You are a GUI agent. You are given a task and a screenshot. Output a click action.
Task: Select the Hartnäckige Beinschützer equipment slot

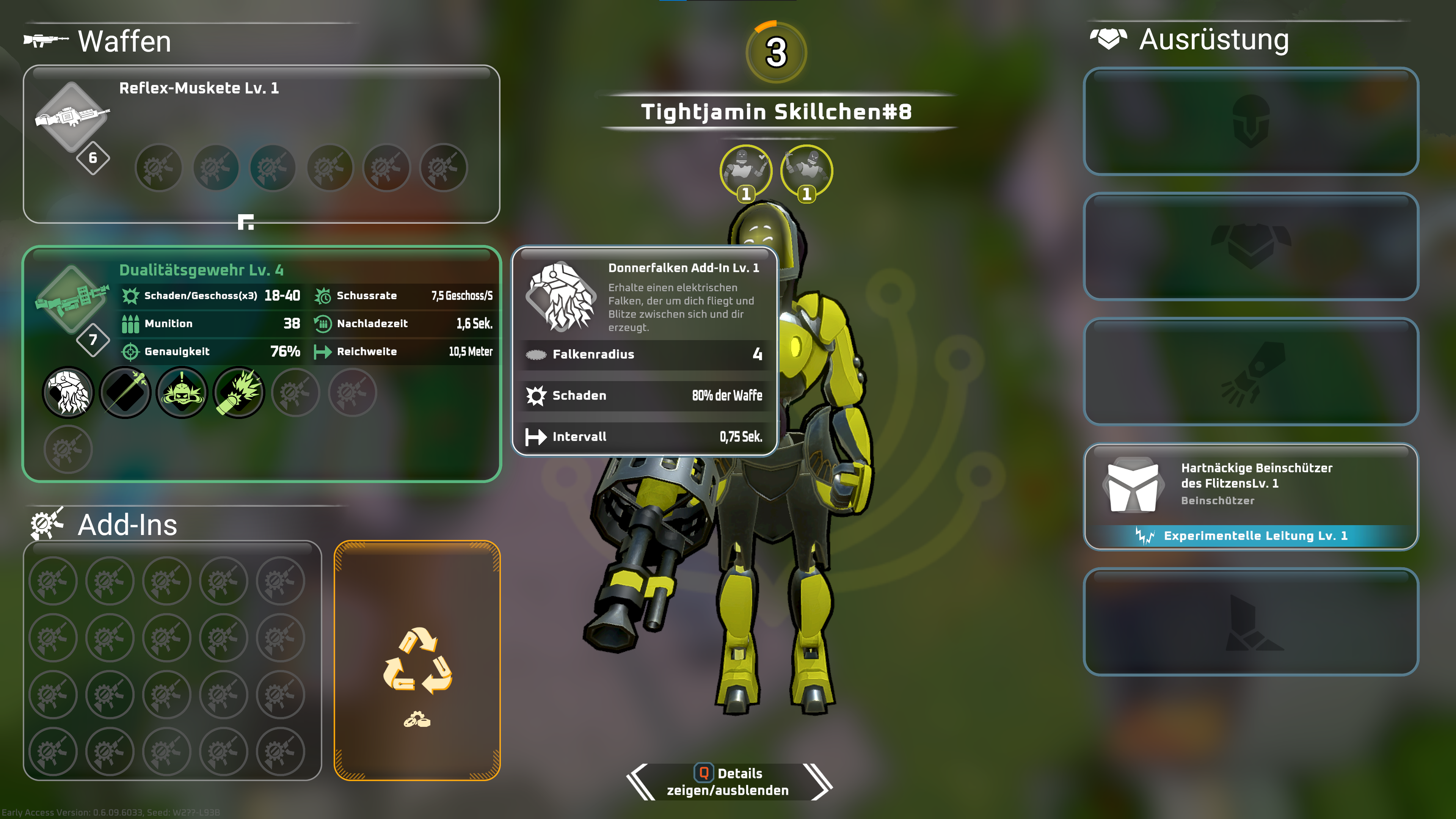1250,496
